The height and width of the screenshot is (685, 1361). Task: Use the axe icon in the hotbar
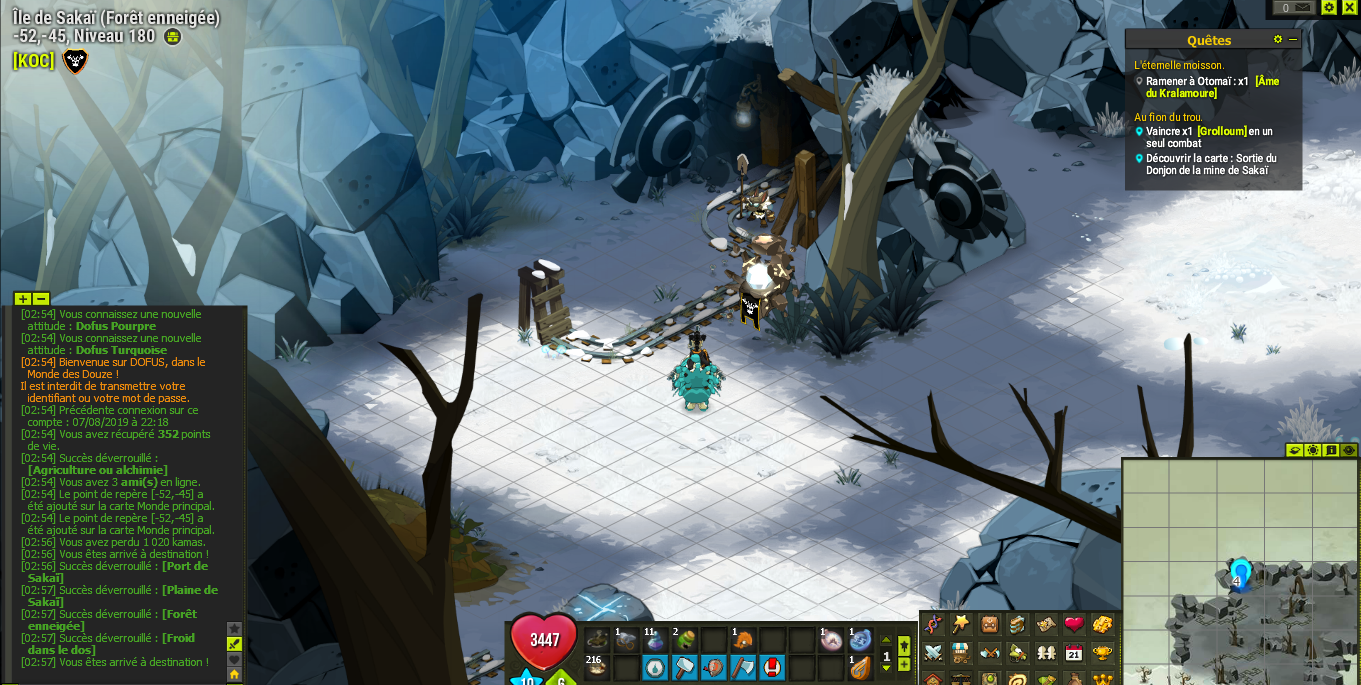(x=743, y=667)
